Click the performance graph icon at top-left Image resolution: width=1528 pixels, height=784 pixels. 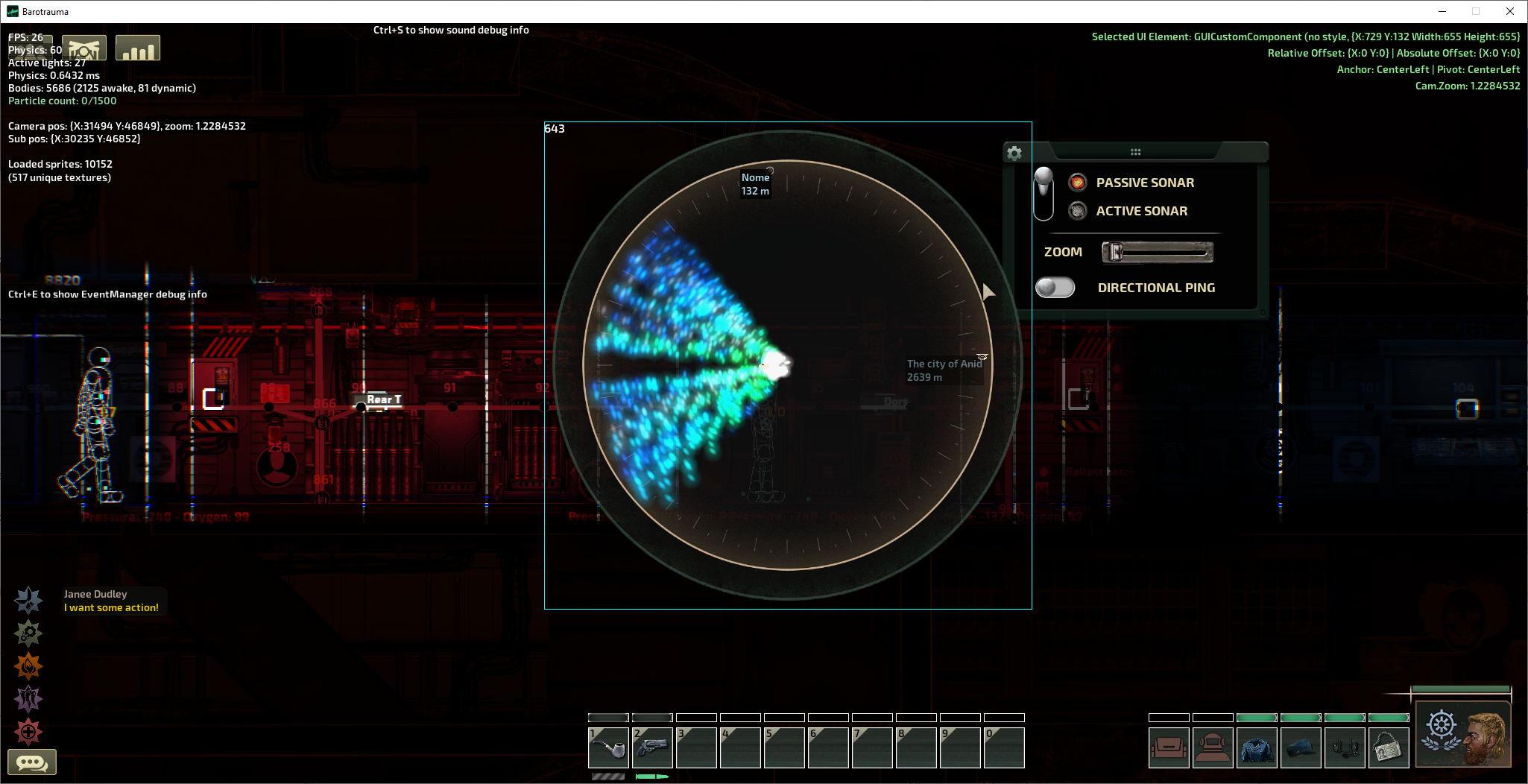(137, 46)
